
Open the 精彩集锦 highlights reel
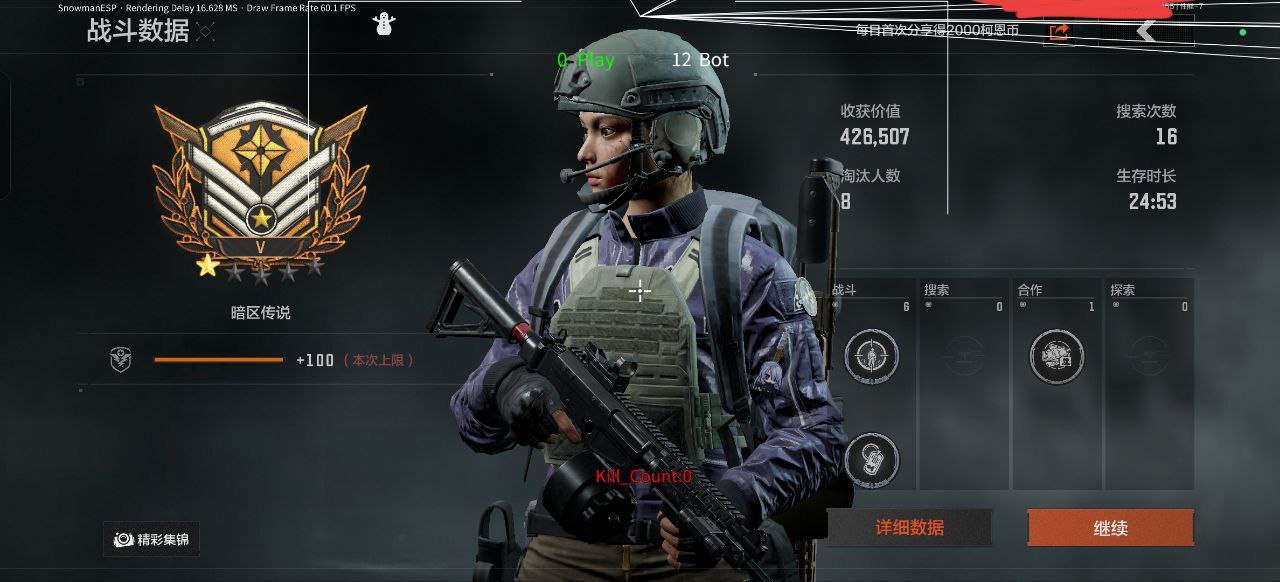coord(151,540)
